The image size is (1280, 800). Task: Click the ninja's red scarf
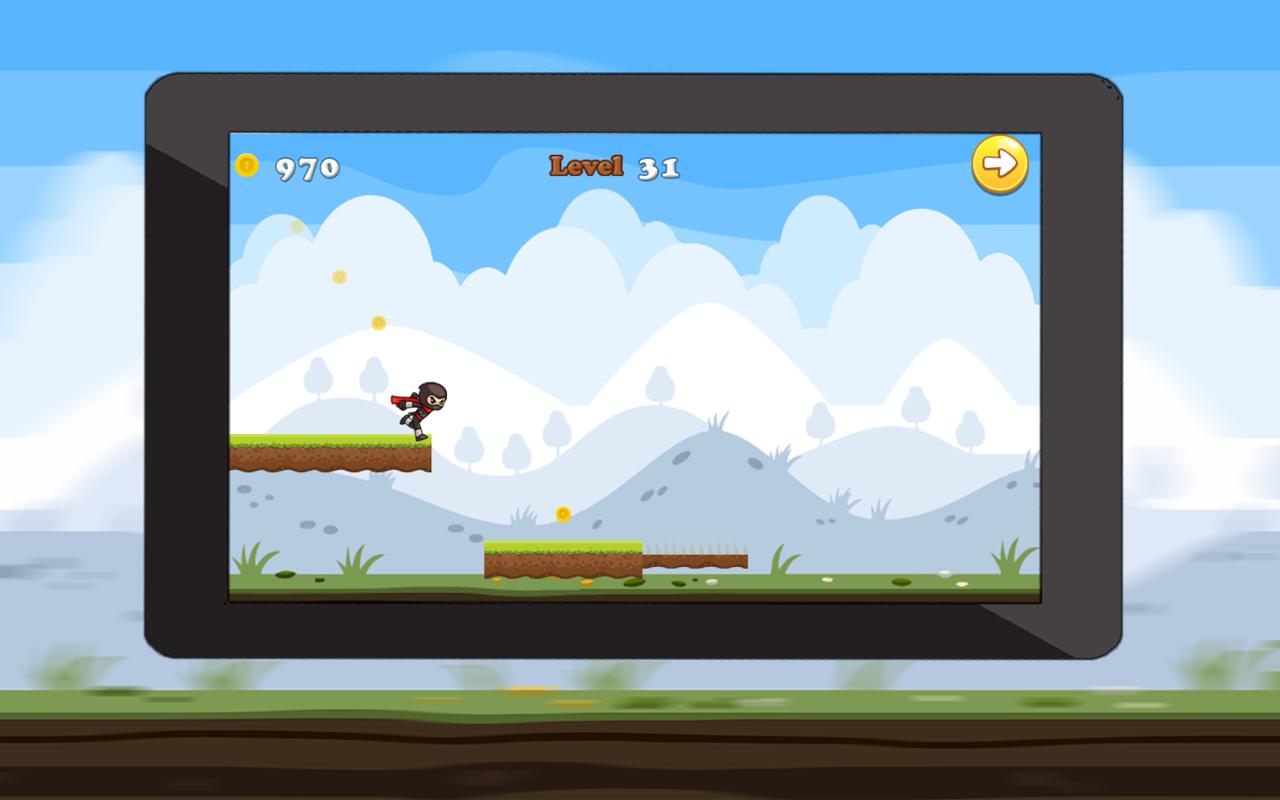[x=398, y=400]
